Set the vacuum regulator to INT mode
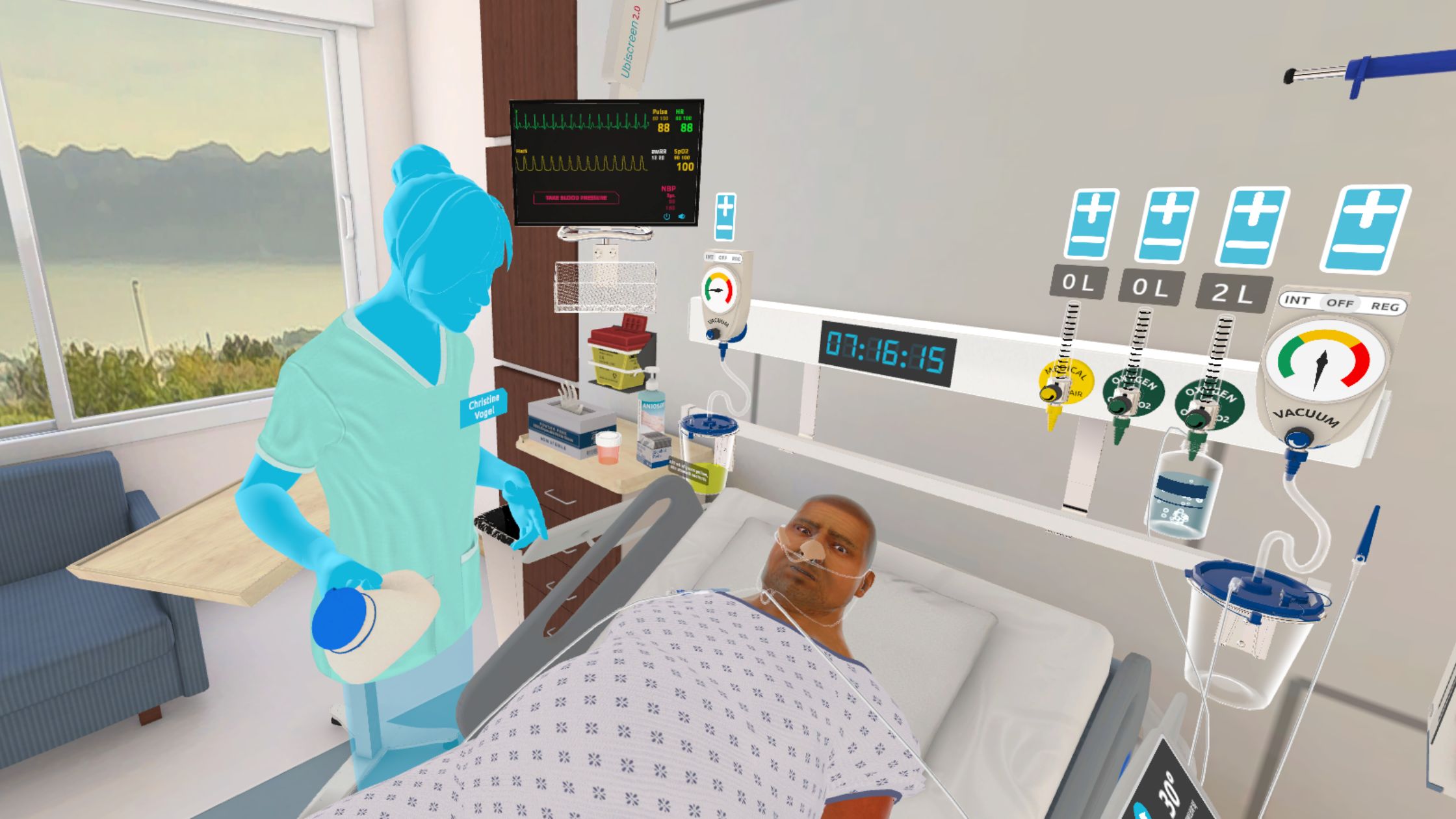The height and width of the screenshot is (819, 1456). tap(1297, 300)
